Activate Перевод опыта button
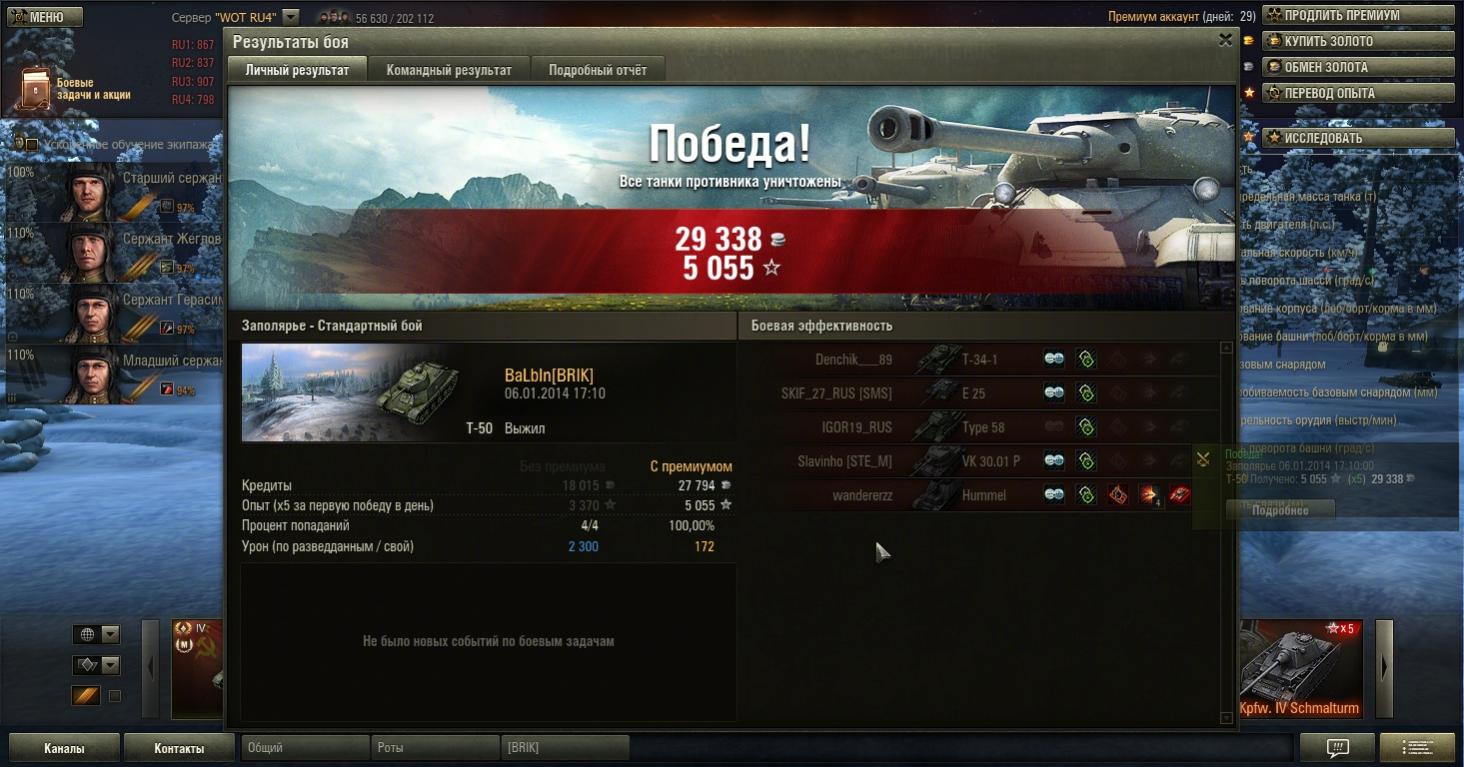 (x=1357, y=93)
